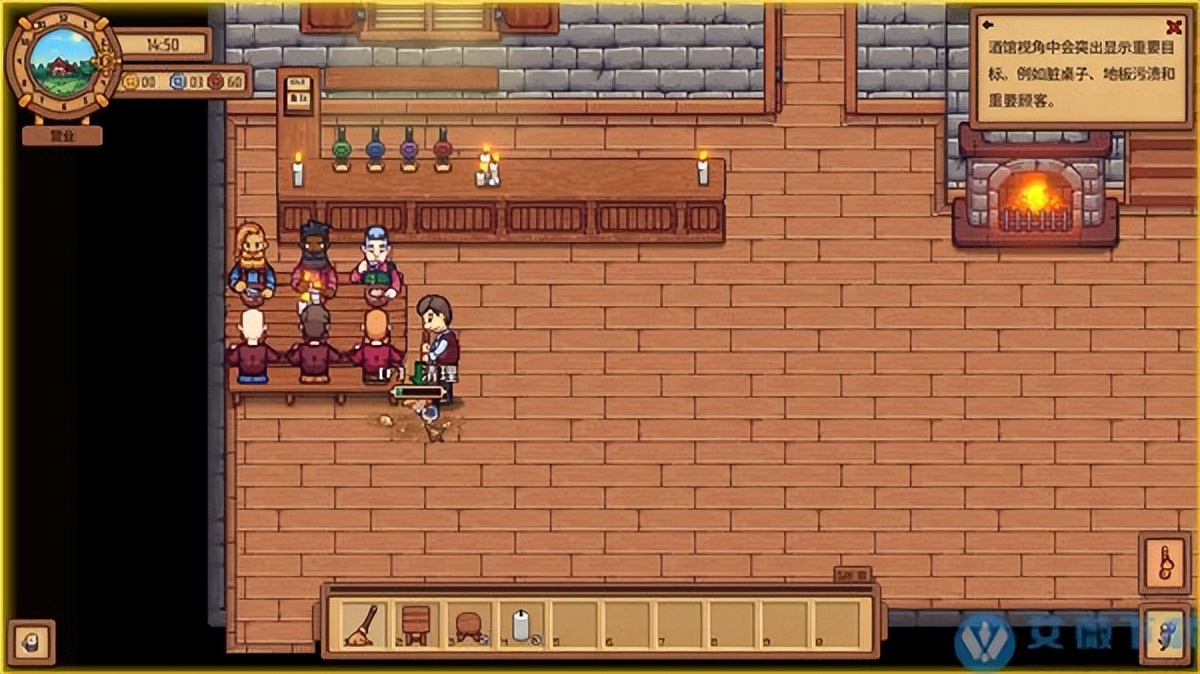The width and height of the screenshot is (1200, 674).
Task: Click the small bottom-left corner button
Action: pos(31,641)
